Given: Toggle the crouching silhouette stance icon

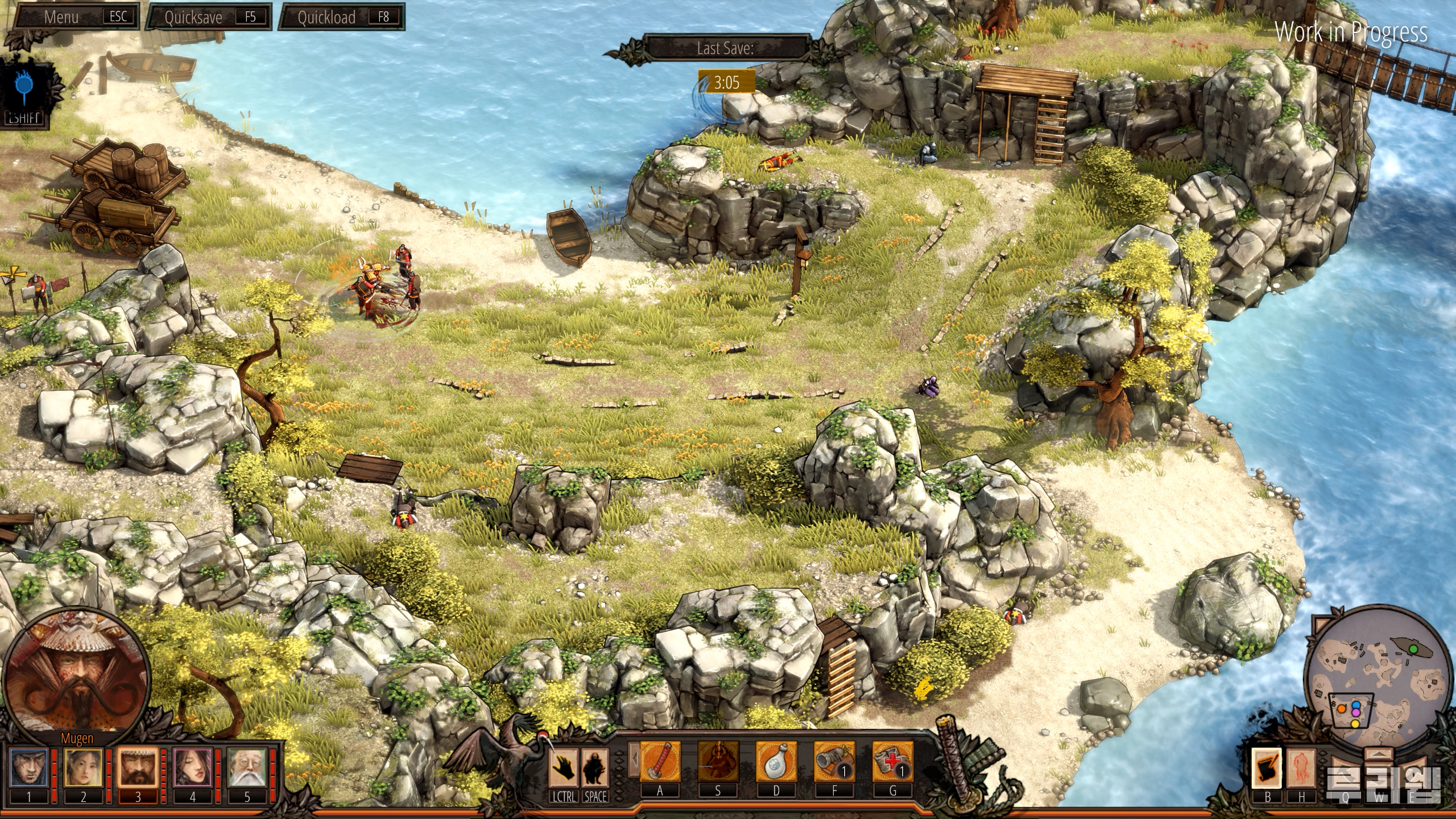Looking at the screenshot, I should click(595, 767).
